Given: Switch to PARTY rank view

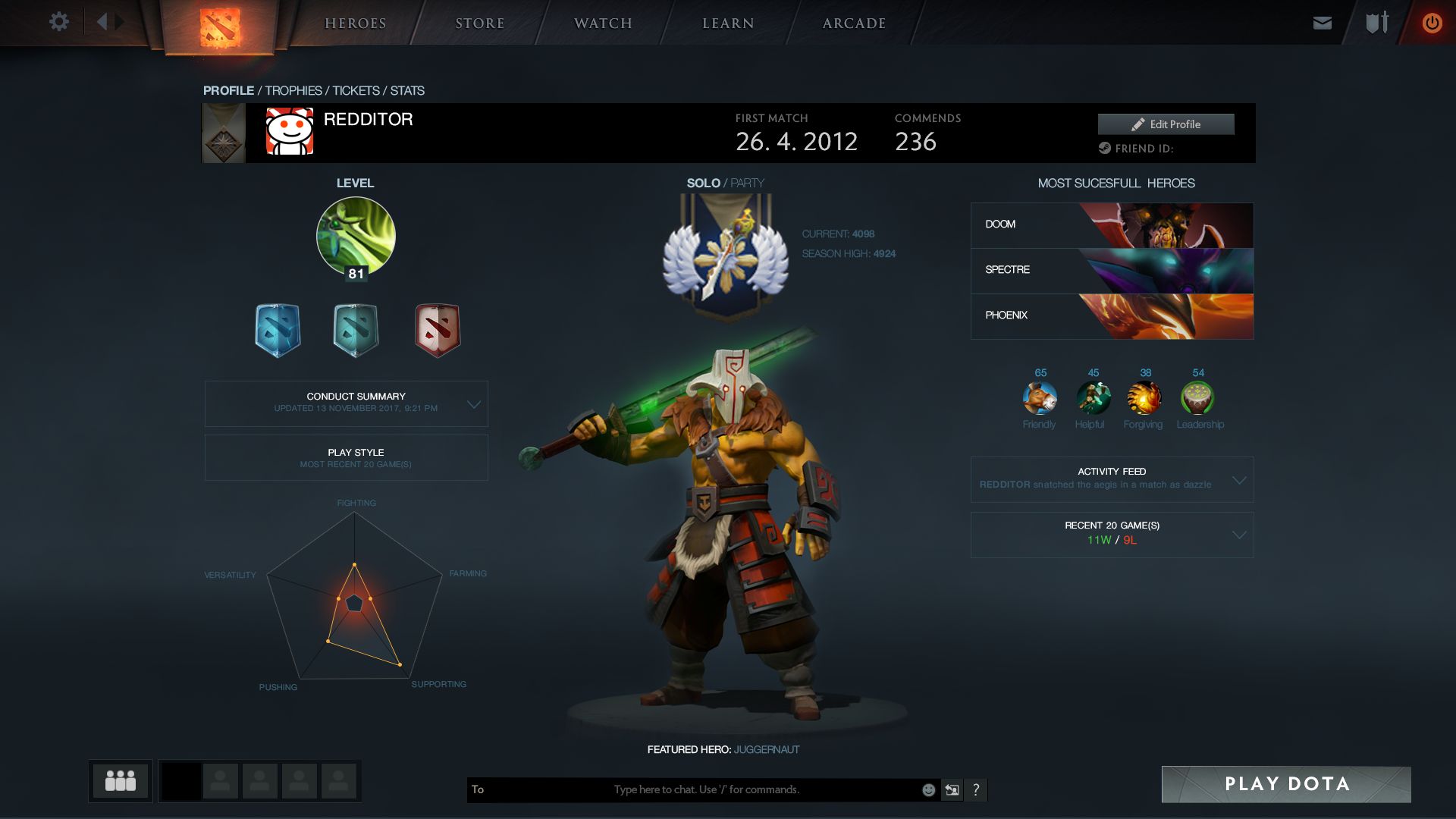Looking at the screenshot, I should tap(747, 182).
